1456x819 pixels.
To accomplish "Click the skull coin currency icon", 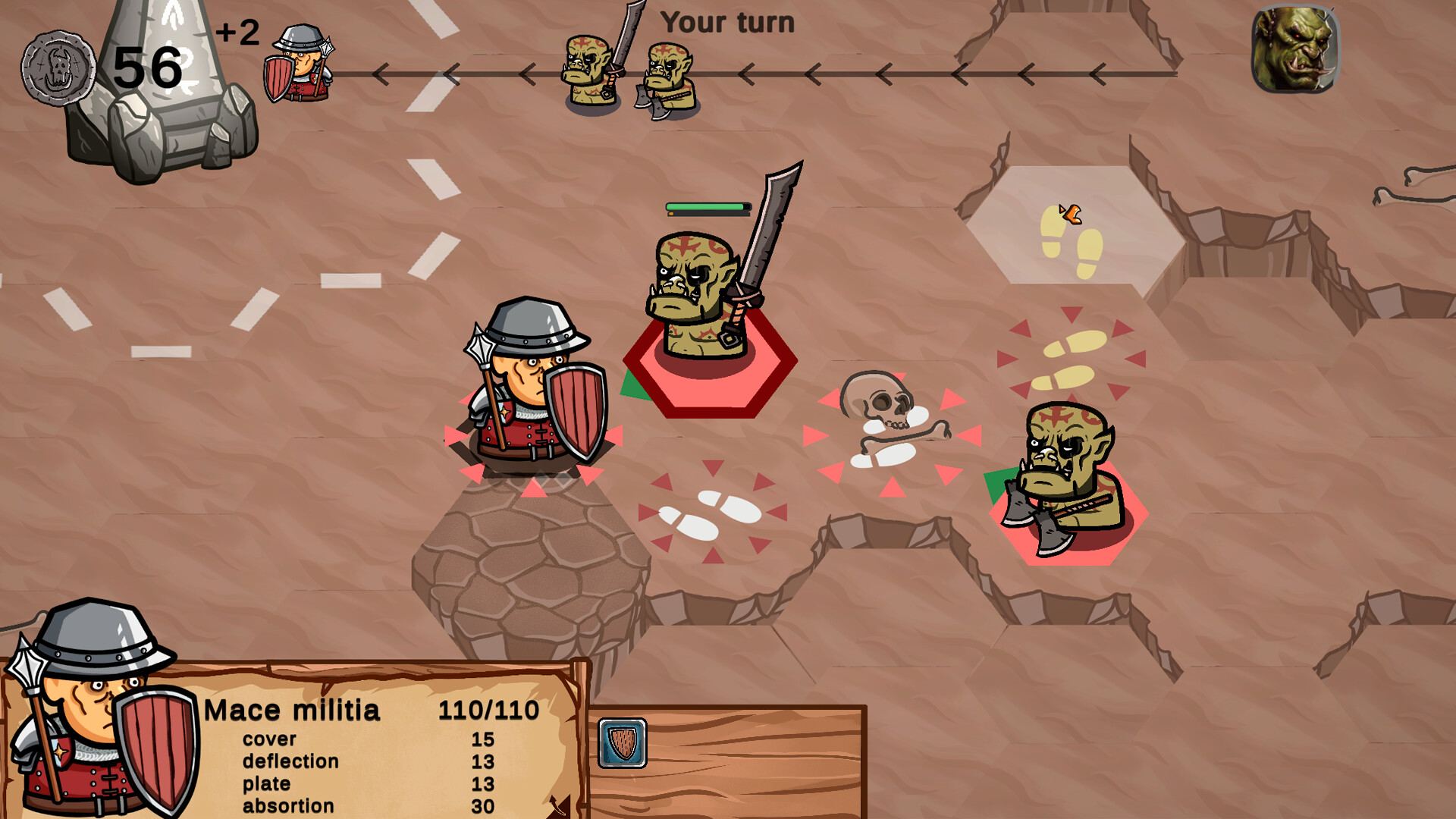I will point(57,70).
